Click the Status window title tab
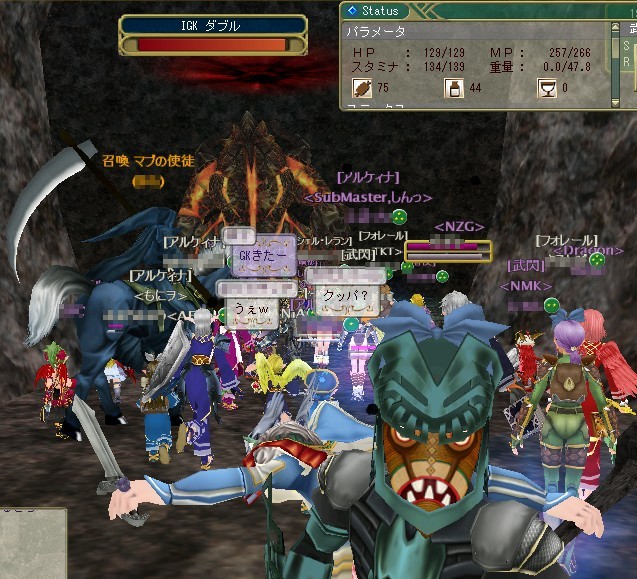 point(373,11)
